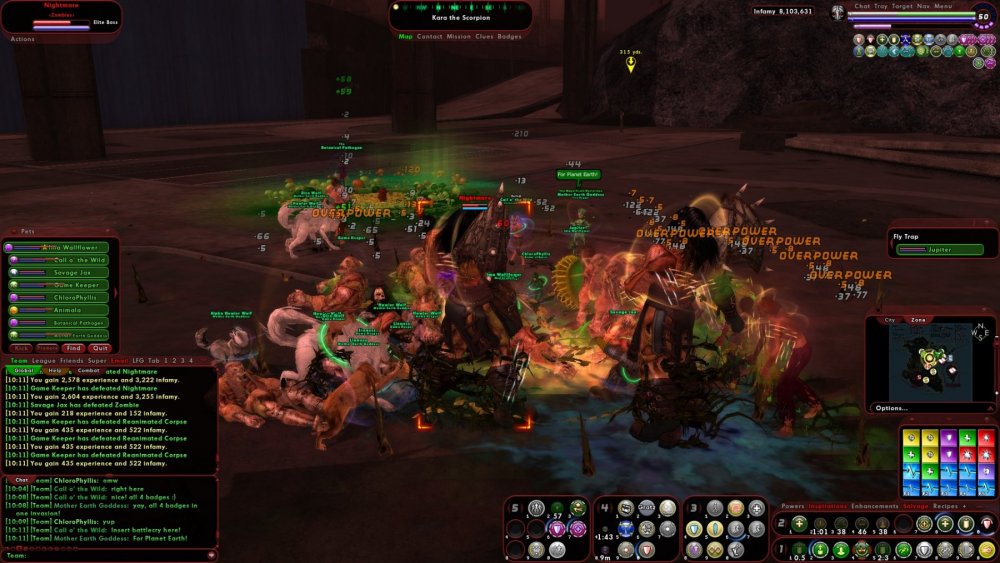Toggle the Tray window from top bar

point(881,6)
